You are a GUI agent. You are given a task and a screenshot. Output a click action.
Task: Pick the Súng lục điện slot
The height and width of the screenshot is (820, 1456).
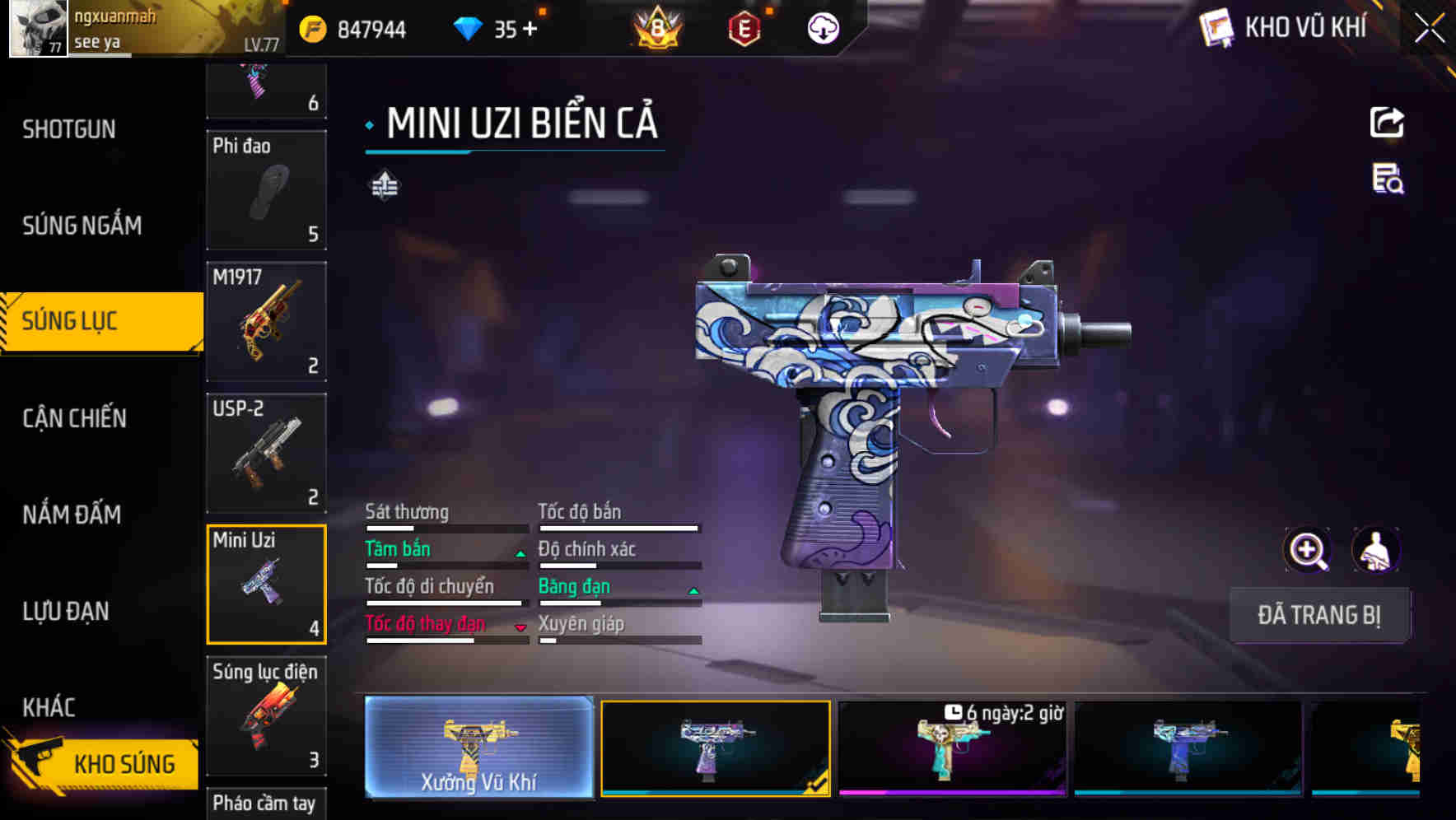(266, 715)
